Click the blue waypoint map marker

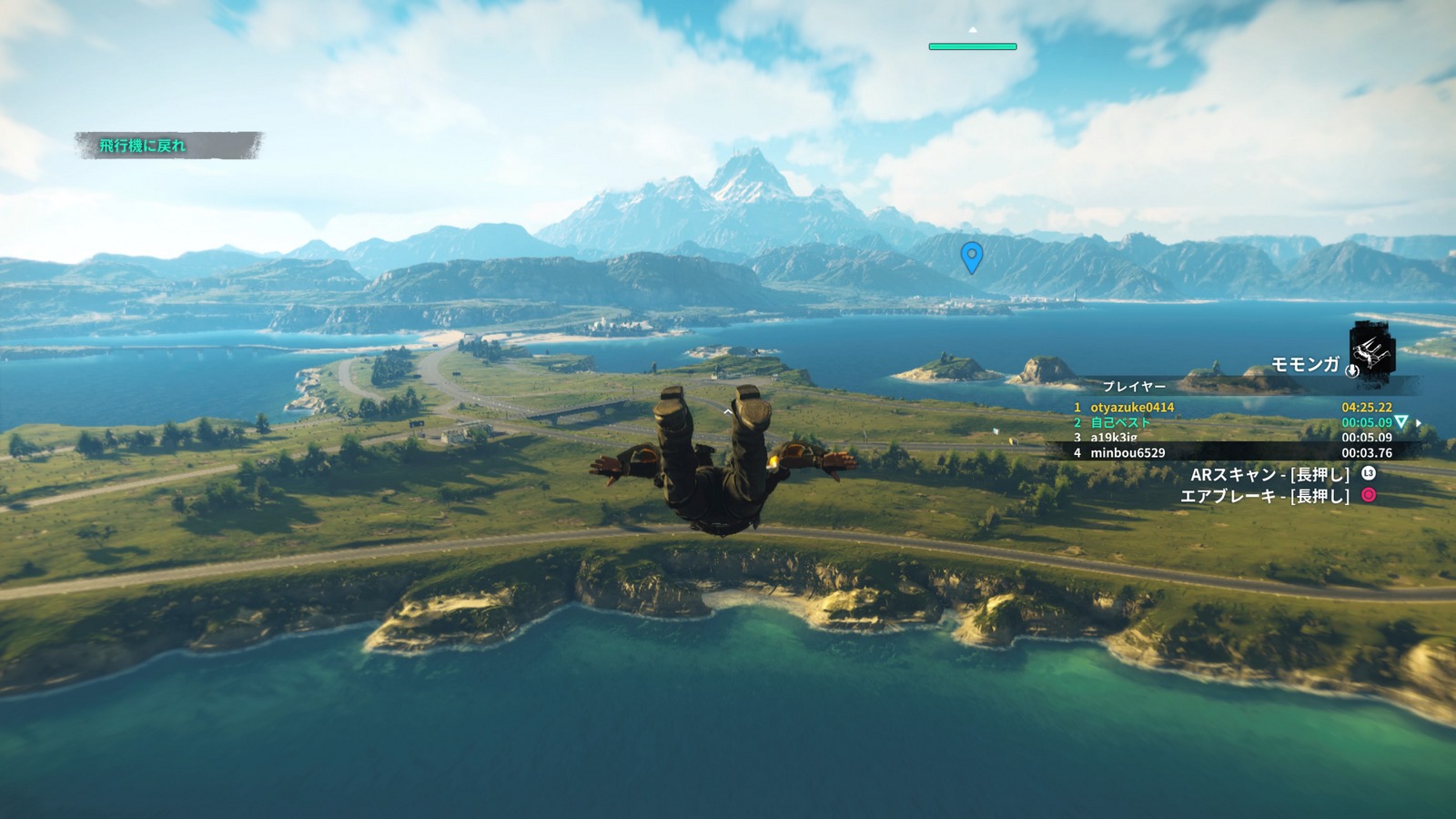click(972, 256)
